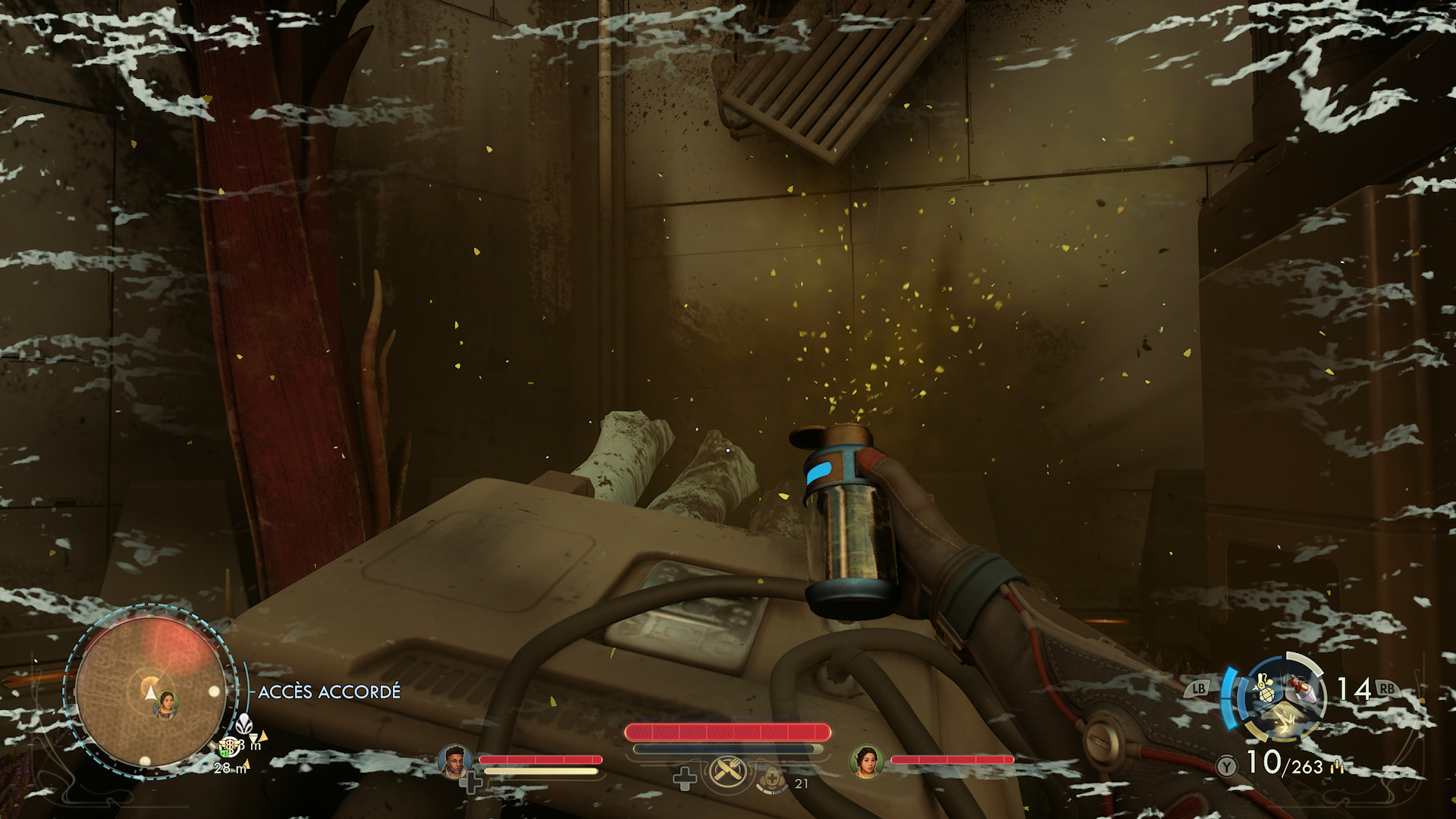Screen dimensions: 1456x819
Task: Select the female companion marker on minimap
Action: pyautogui.click(x=165, y=705)
